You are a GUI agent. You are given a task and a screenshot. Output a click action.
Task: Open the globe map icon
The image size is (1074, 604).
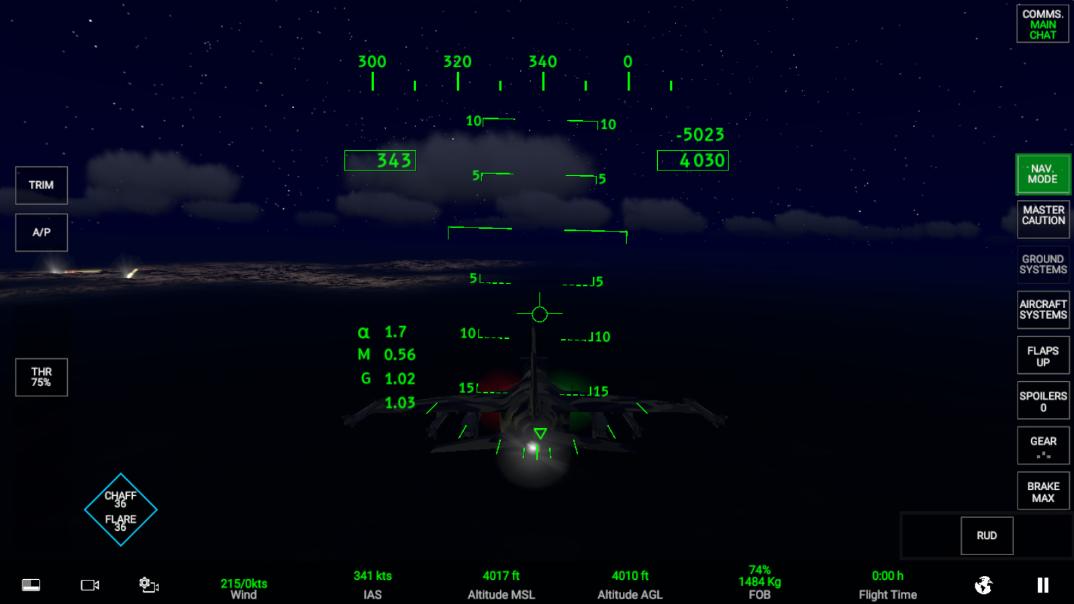(983, 585)
